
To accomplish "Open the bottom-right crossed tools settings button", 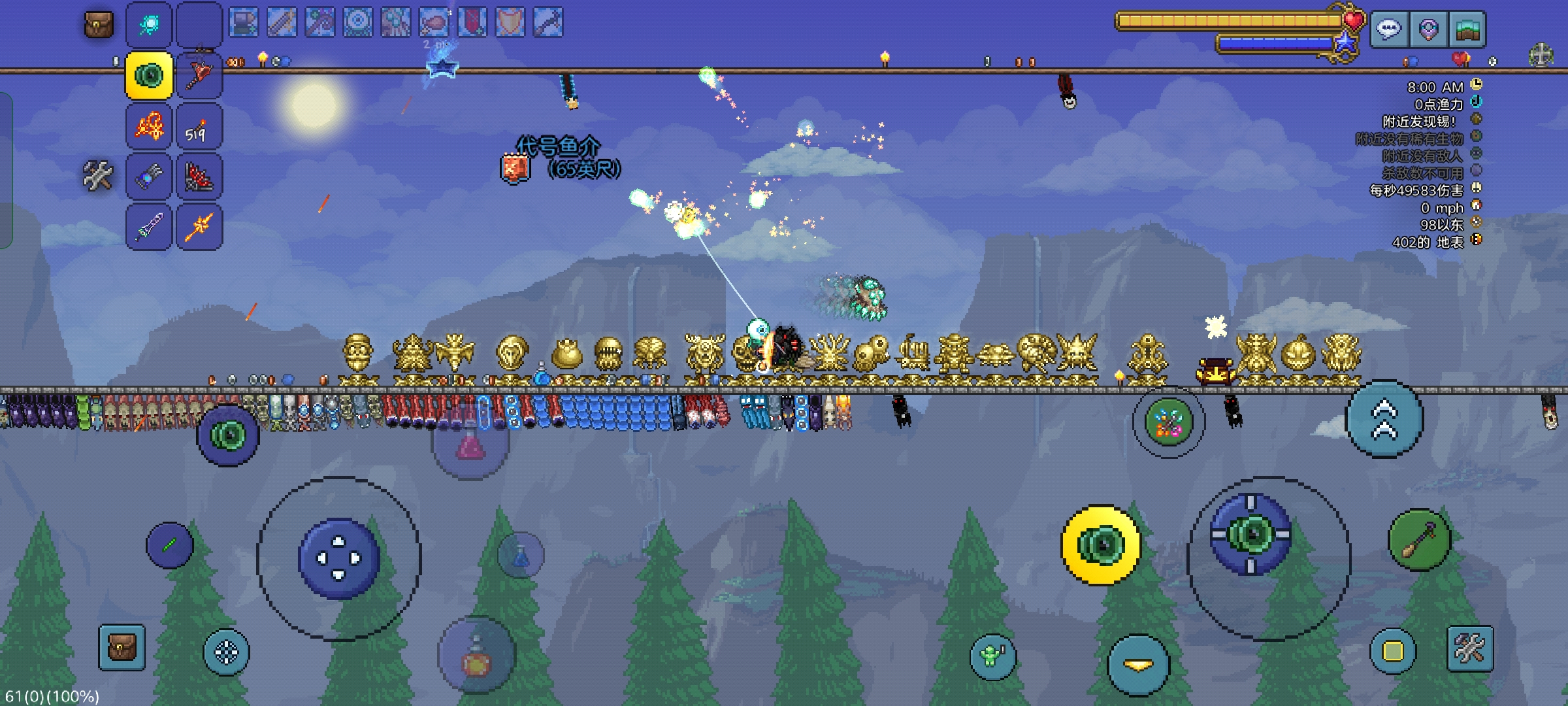I will pyautogui.click(x=1470, y=648).
